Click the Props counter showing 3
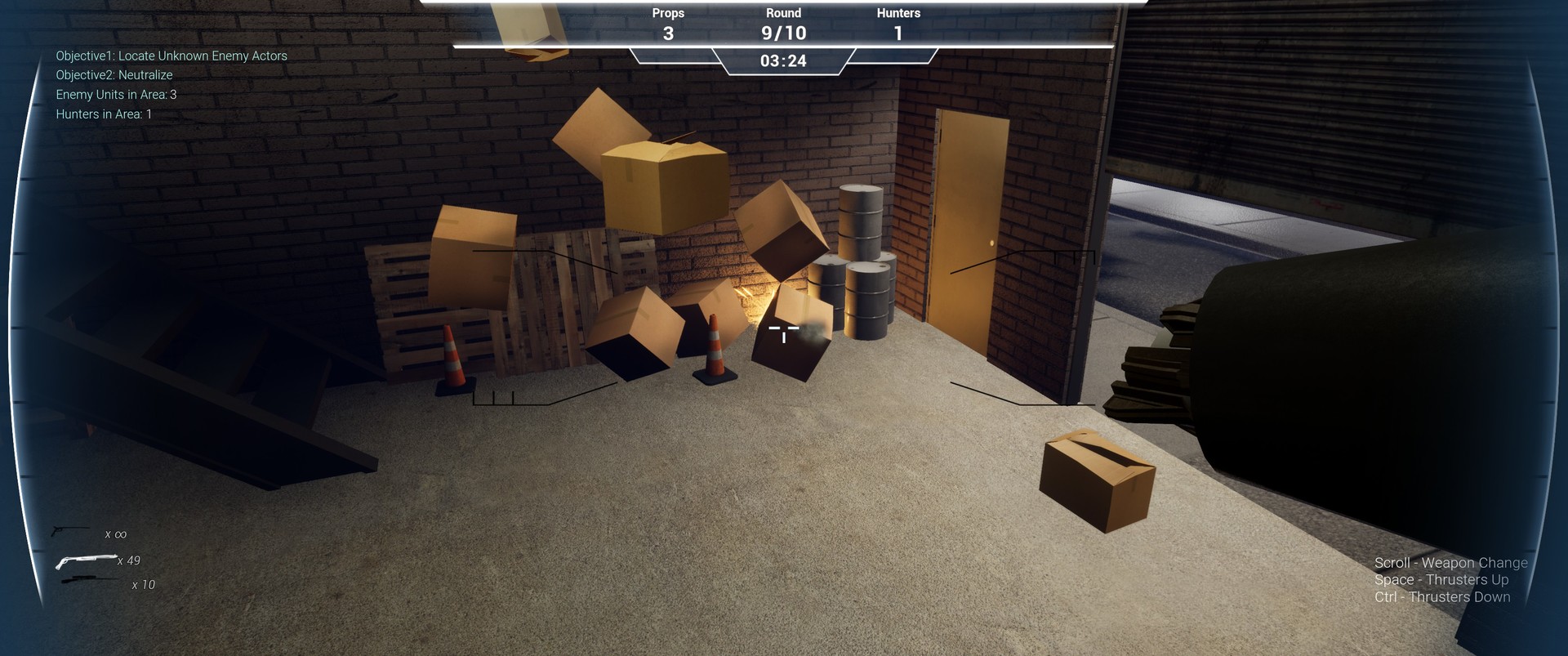 pyautogui.click(x=667, y=33)
